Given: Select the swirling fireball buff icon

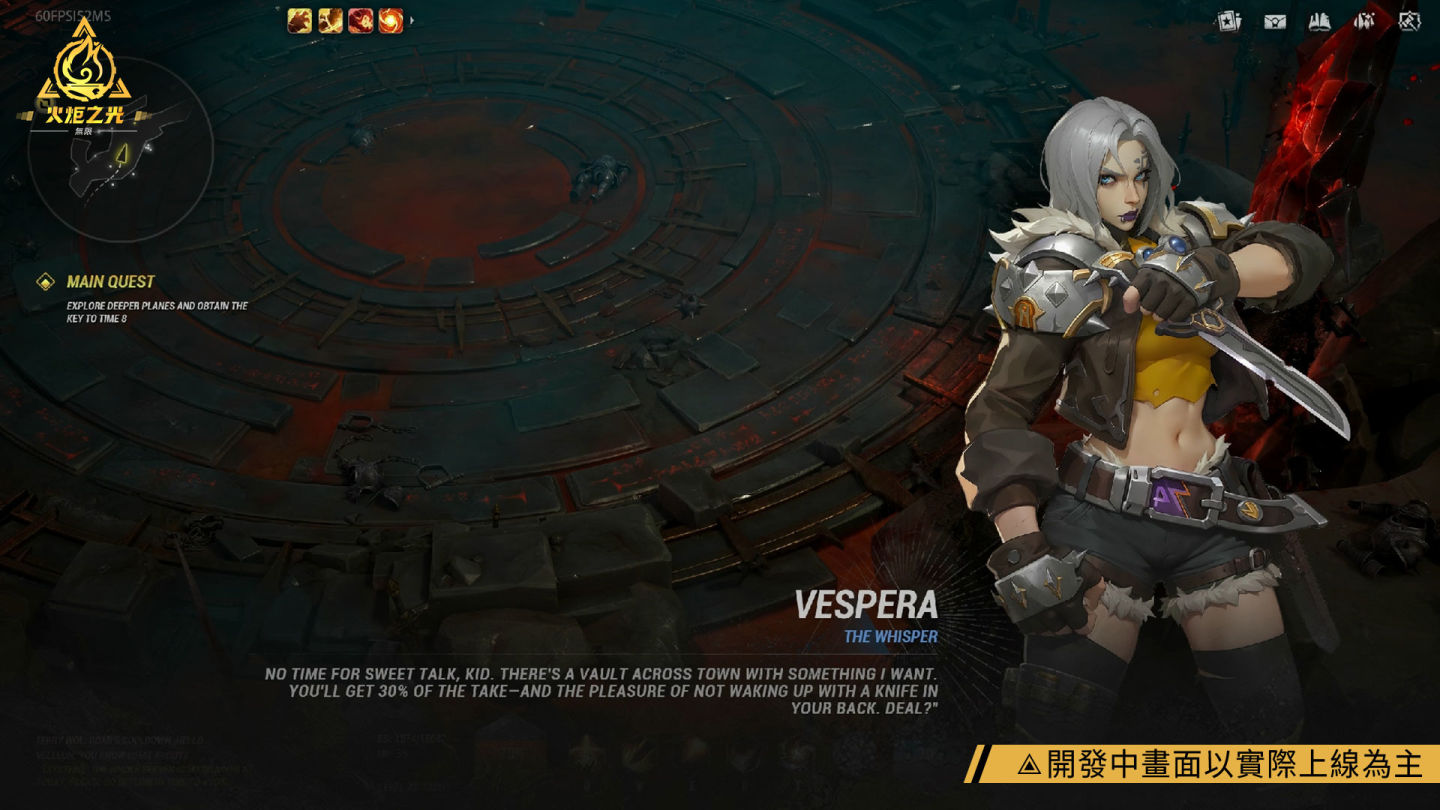Looking at the screenshot, I should click(x=391, y=20).
